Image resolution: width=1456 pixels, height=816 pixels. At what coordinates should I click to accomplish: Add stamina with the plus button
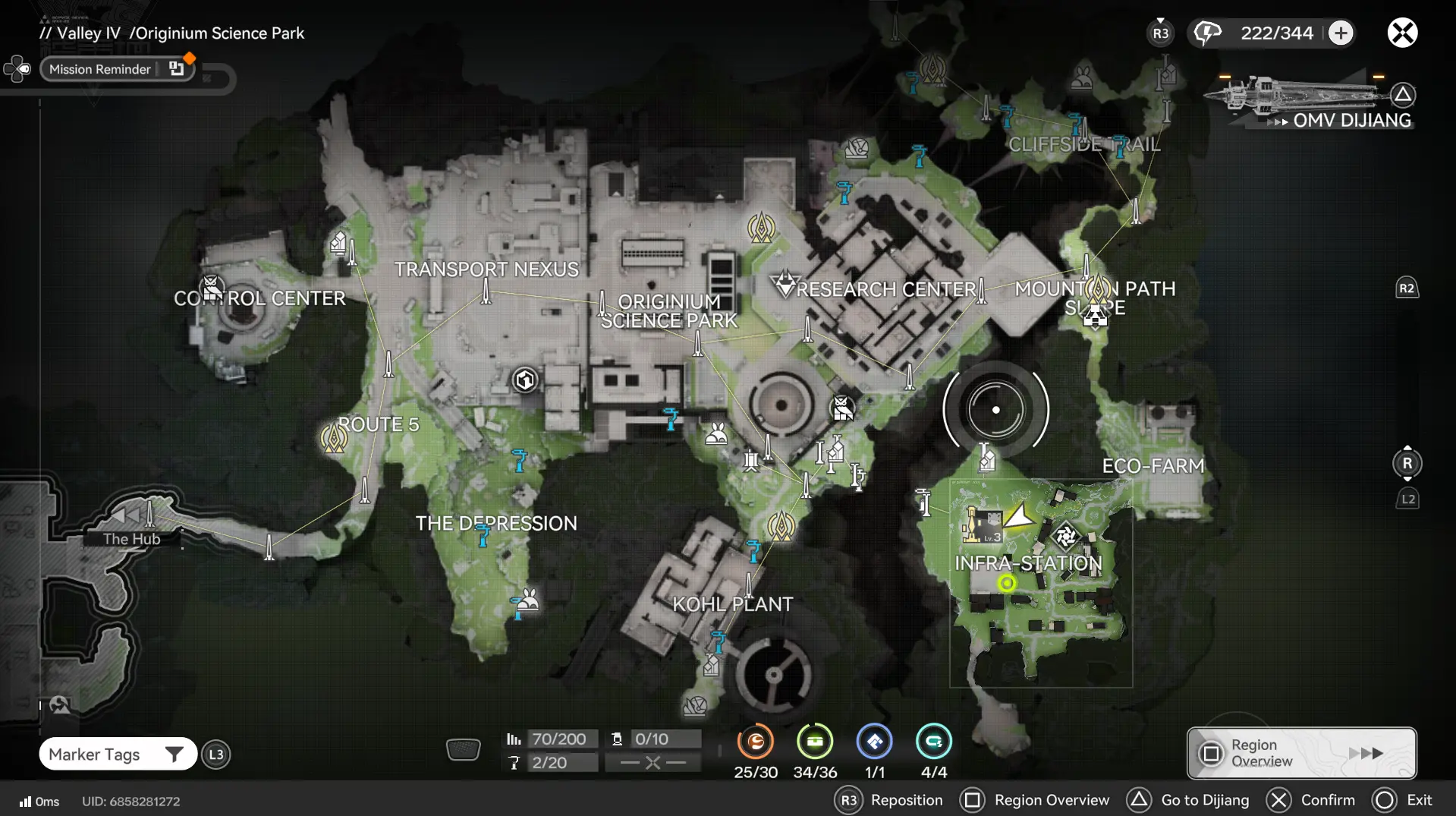pyautogui.click(x=1341, y=33)
